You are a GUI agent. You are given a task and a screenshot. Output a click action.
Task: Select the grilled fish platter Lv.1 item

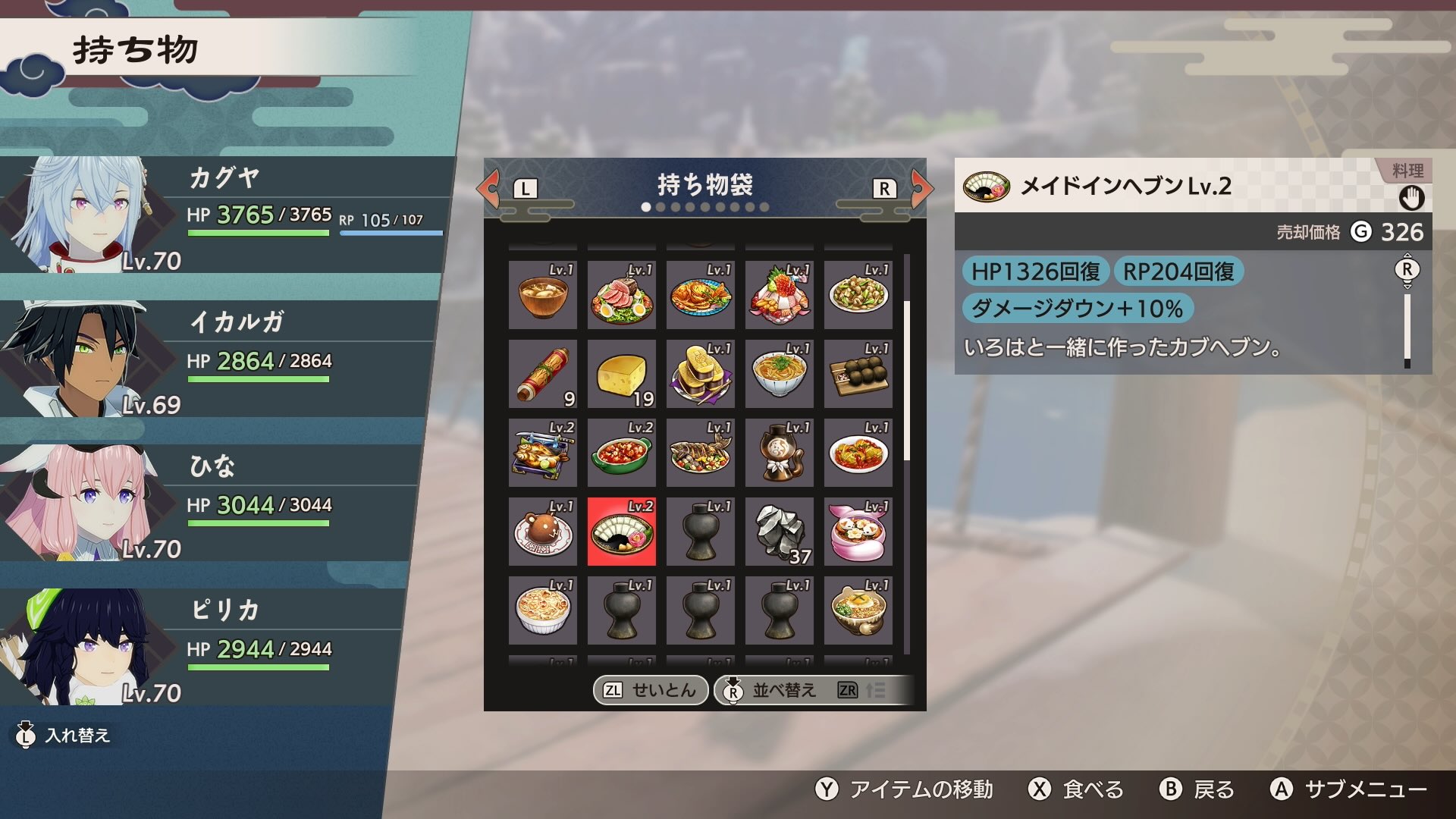[700, 452]
